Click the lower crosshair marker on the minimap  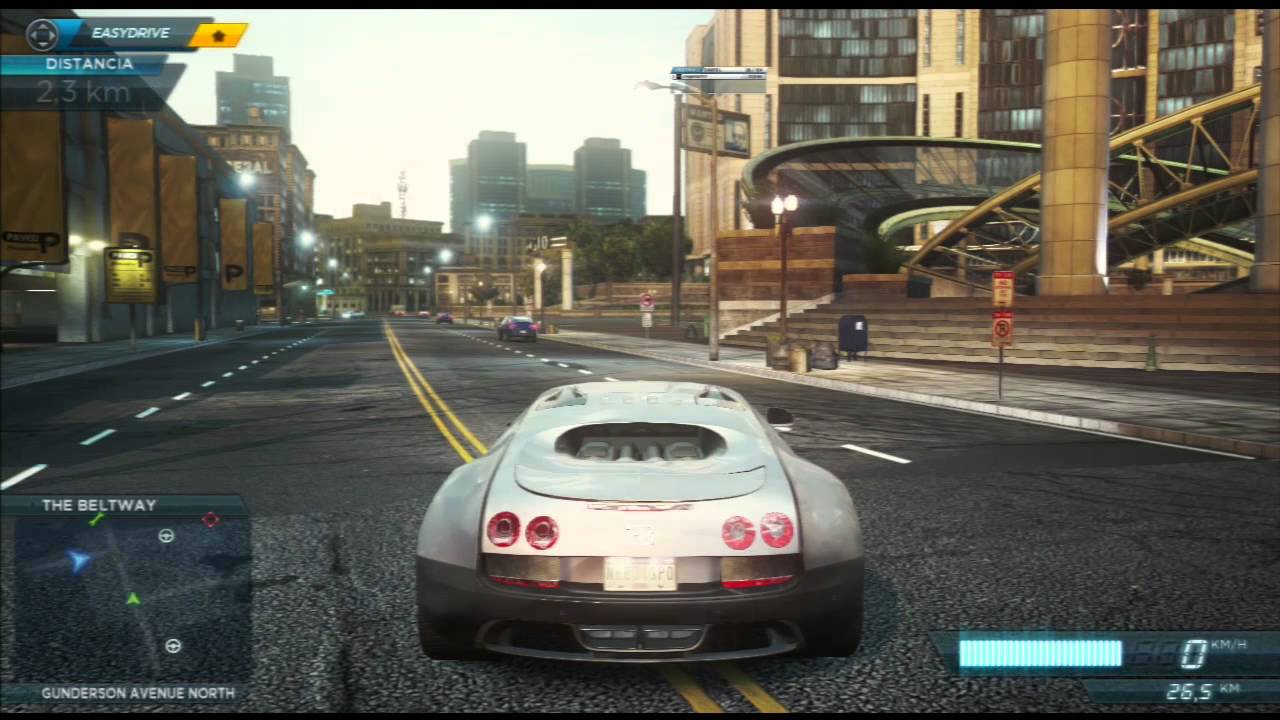172,646
